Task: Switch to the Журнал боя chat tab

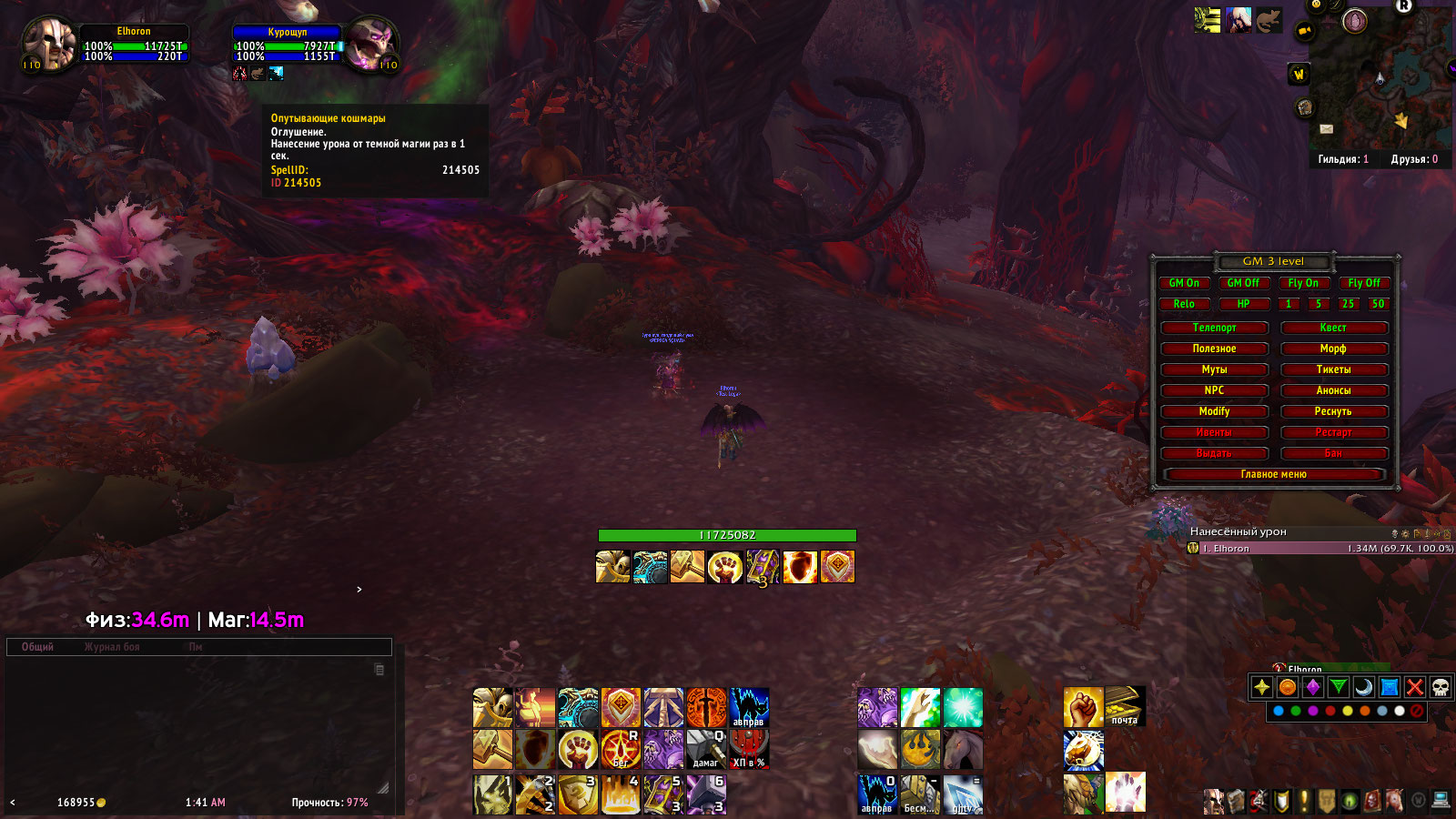Action: pos(112,647)
